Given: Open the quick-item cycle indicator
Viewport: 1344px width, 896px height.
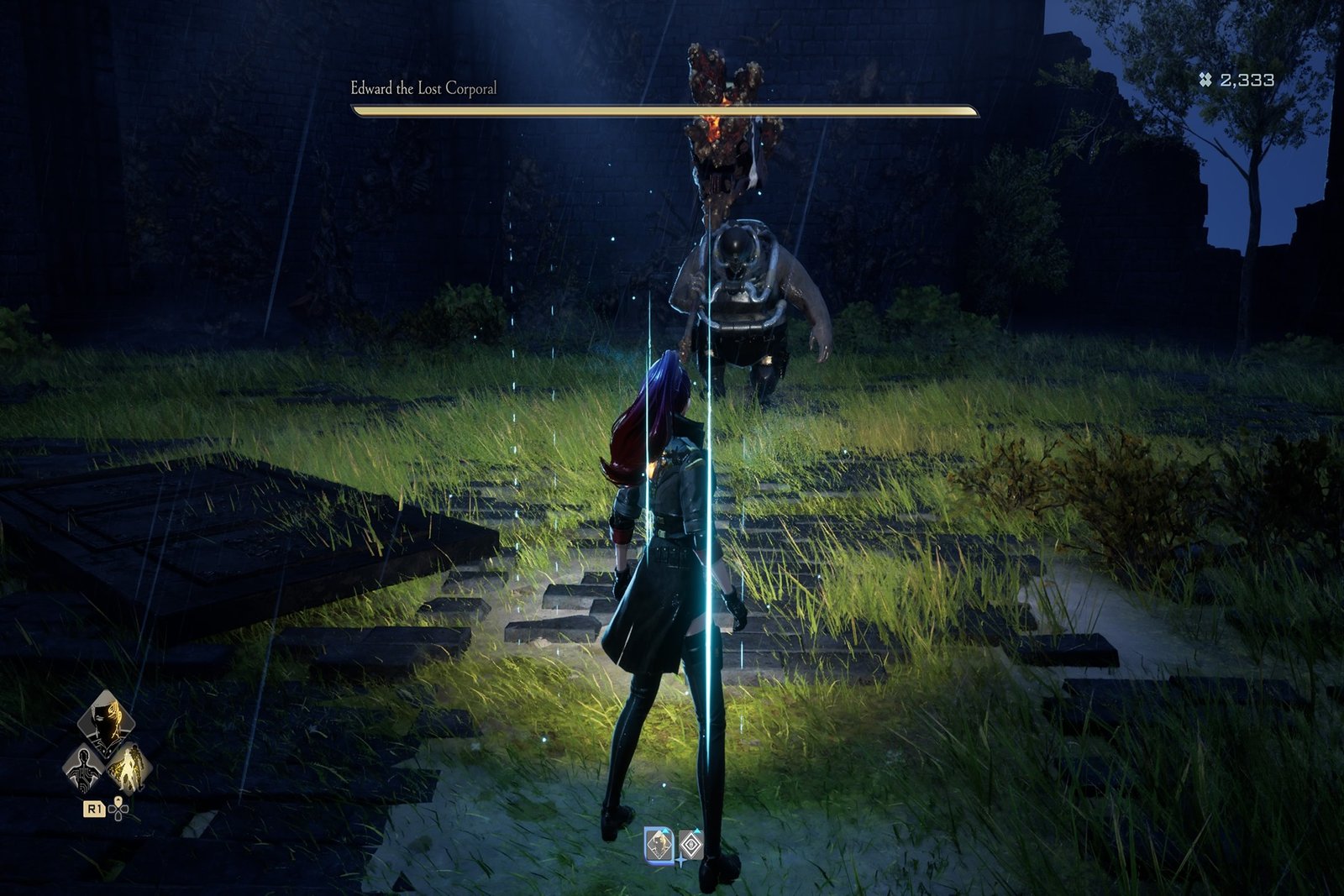Looking at the screenshot, I should coord(118,810).
